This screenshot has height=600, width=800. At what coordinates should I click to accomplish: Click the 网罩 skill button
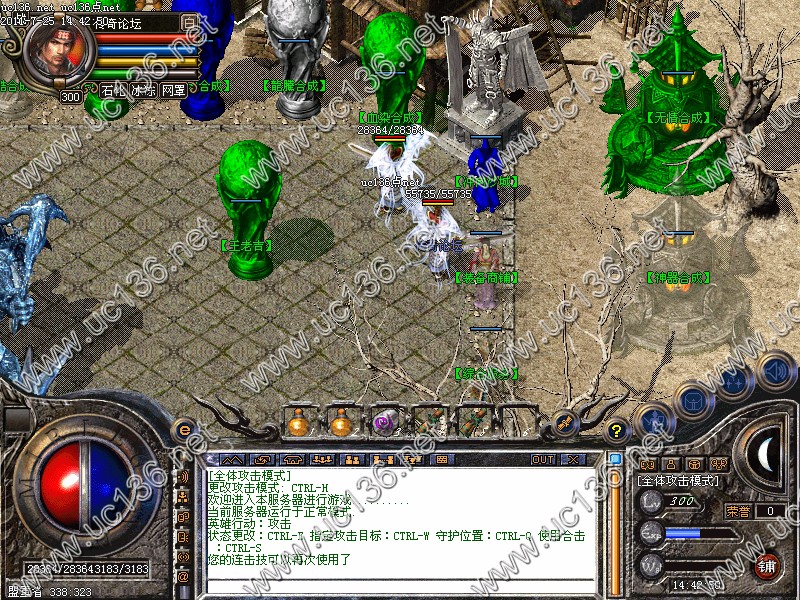173,90
